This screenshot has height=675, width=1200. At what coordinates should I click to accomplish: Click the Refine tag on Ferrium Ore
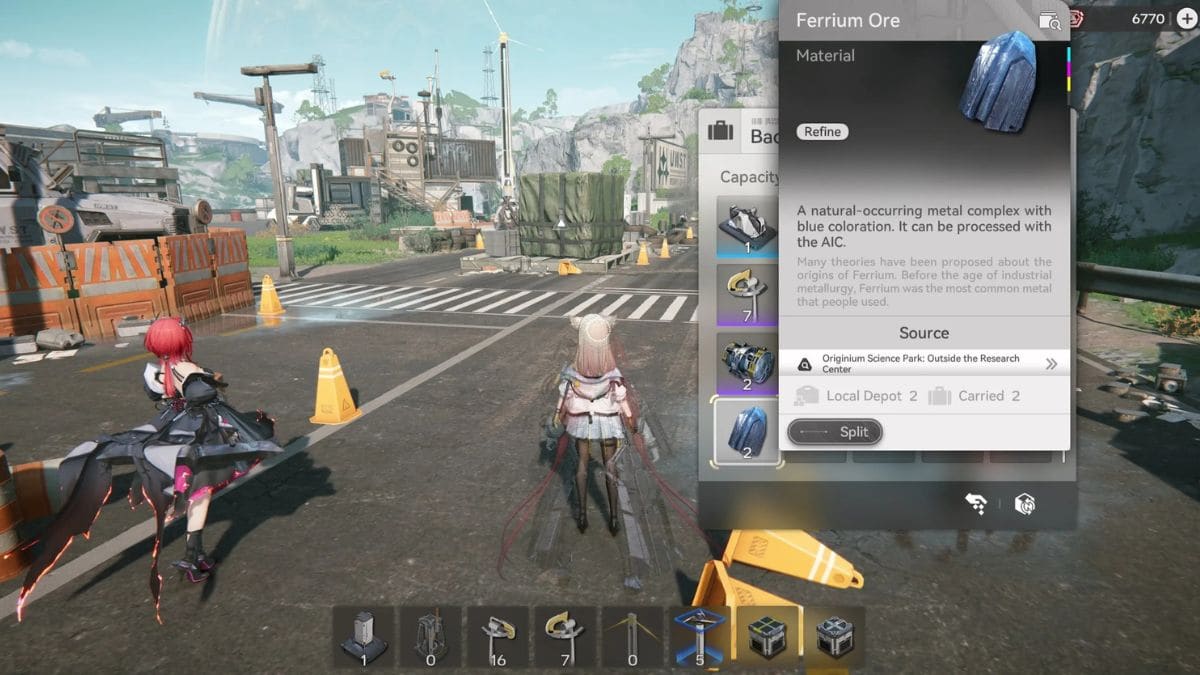point(823,132)
